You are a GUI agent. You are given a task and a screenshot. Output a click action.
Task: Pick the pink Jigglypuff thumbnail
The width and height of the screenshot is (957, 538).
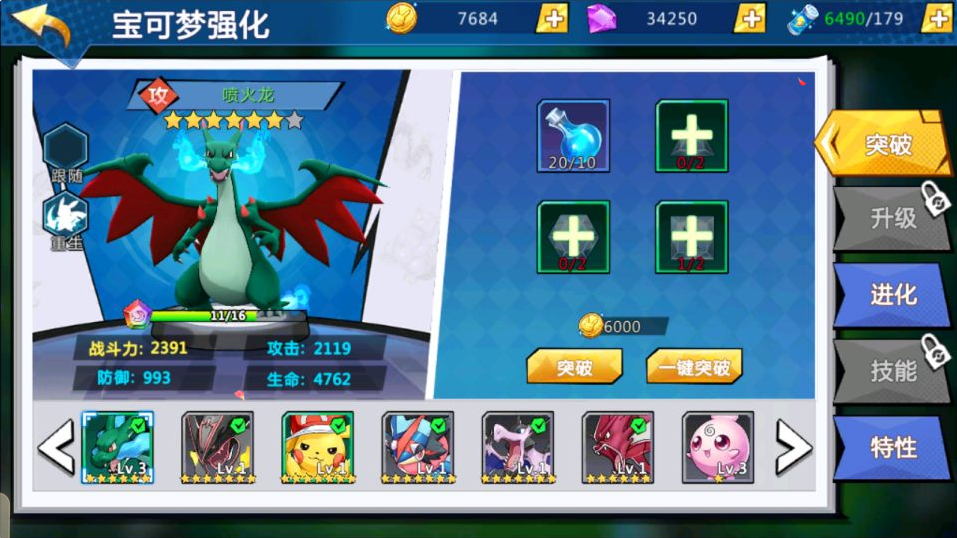click(717, 447)
